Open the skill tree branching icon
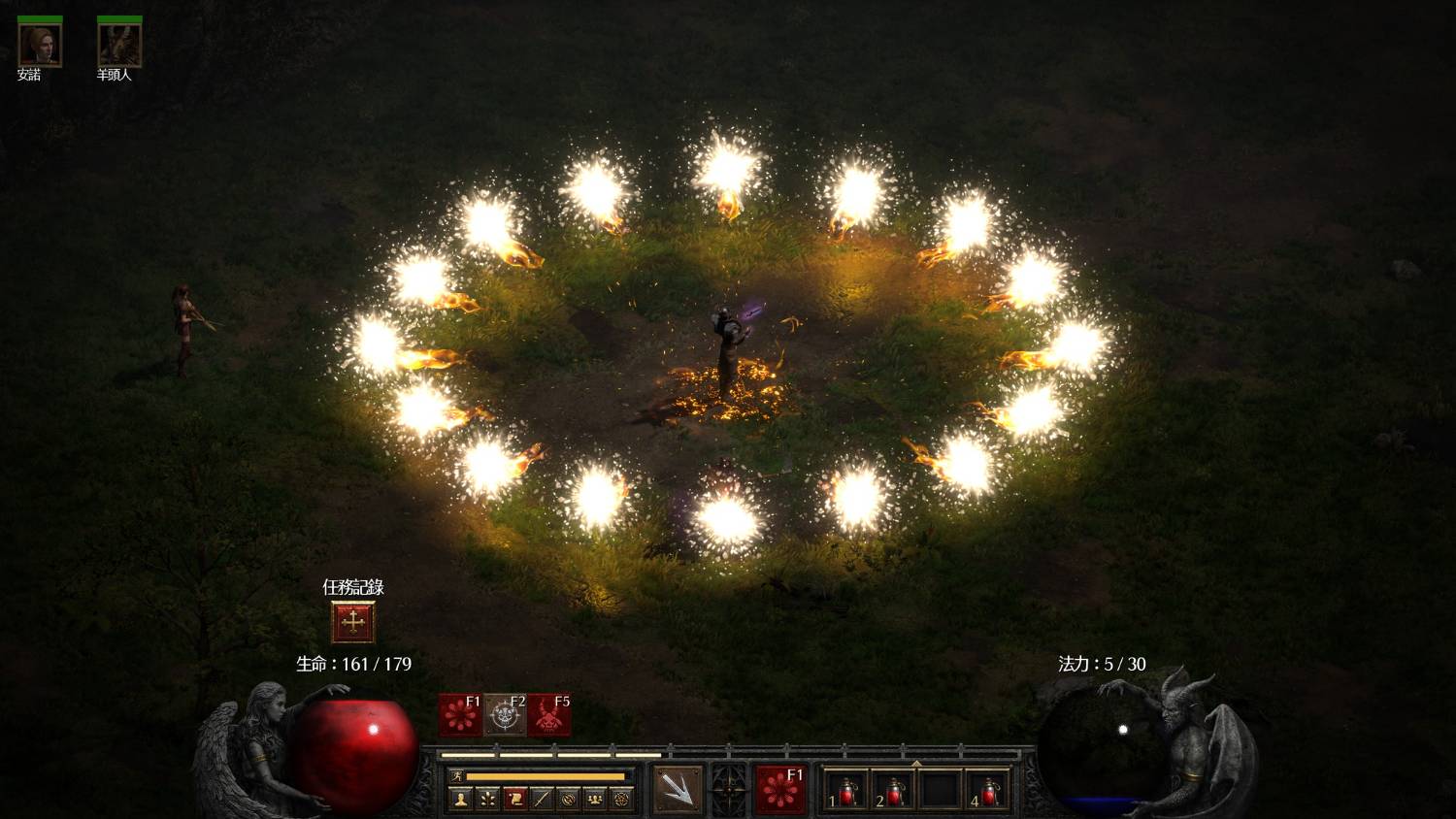This screenshot has height=819, width=1456. [488, 799]
